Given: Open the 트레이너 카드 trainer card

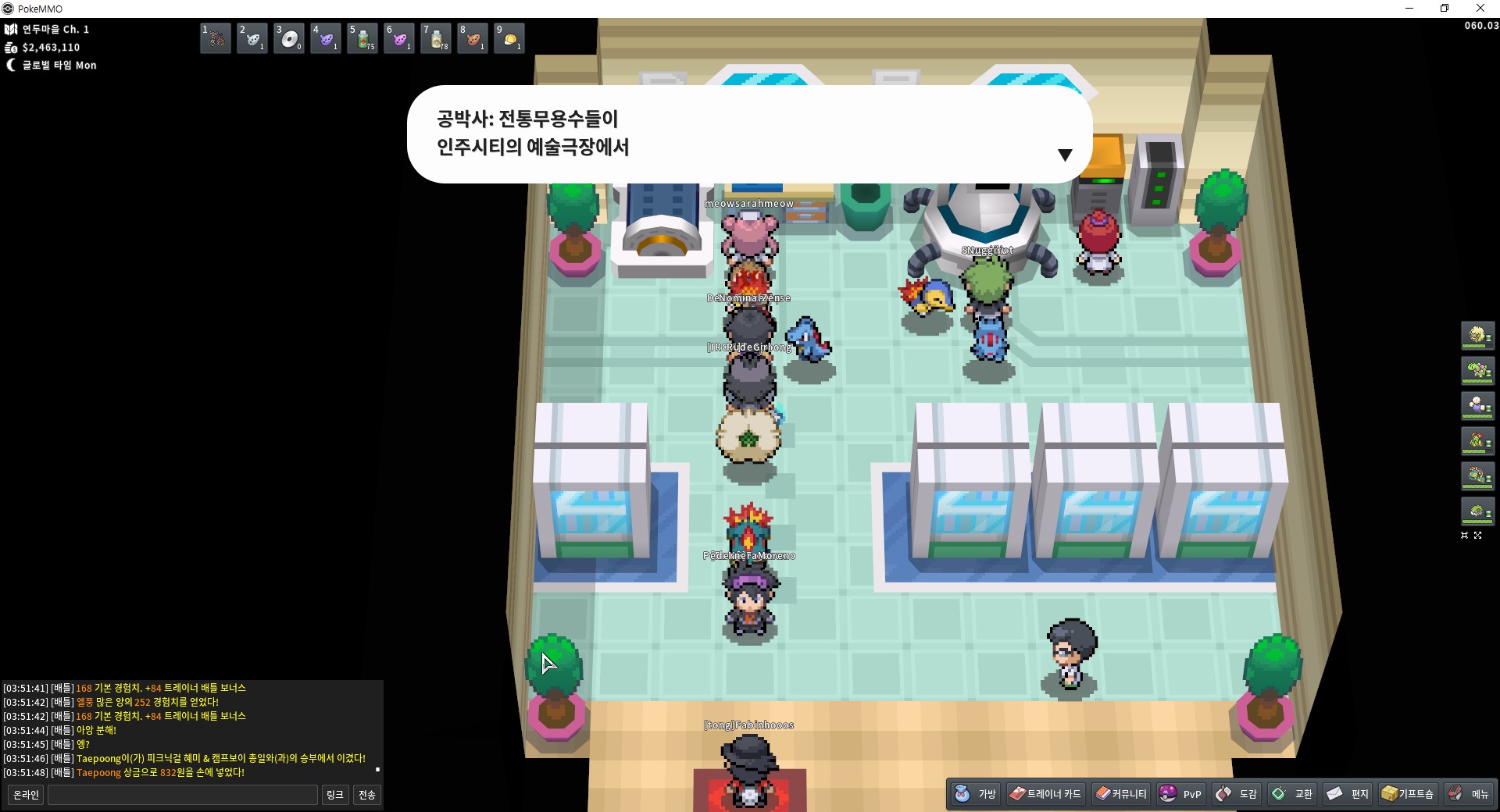Looking at the screenshot, I should (1045, 794).
